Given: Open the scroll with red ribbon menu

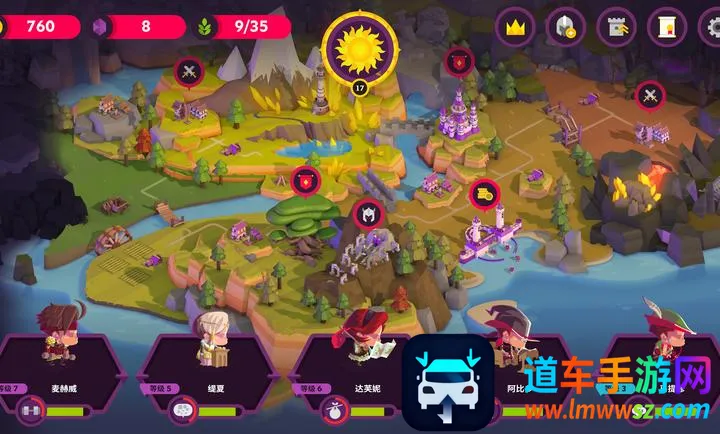Looking at the screenshot, I should 666,27.
